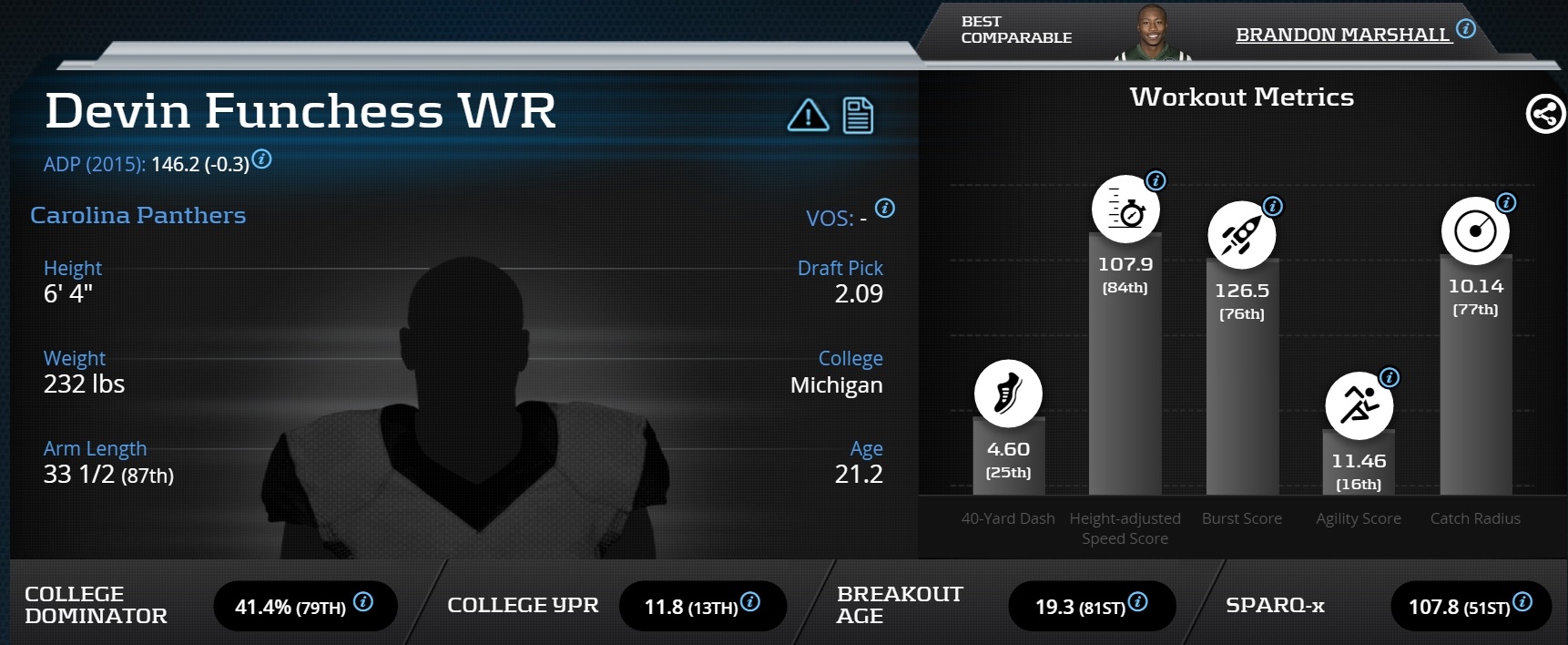Open the document notes icon
This screenshot has height=645, width=1568.
point(858,116)
